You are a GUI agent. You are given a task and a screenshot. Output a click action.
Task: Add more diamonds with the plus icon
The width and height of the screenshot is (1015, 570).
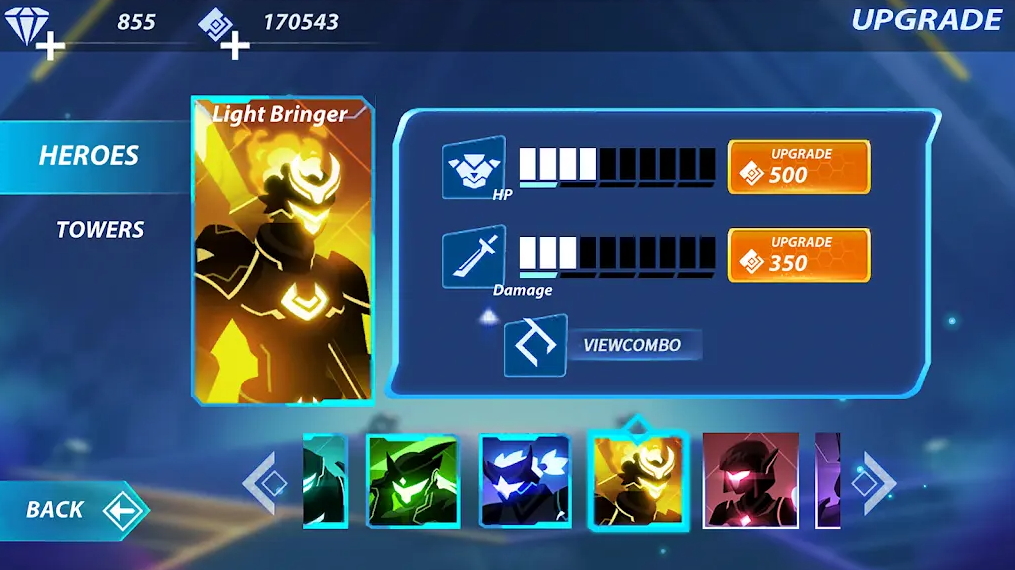click(48, 45)
